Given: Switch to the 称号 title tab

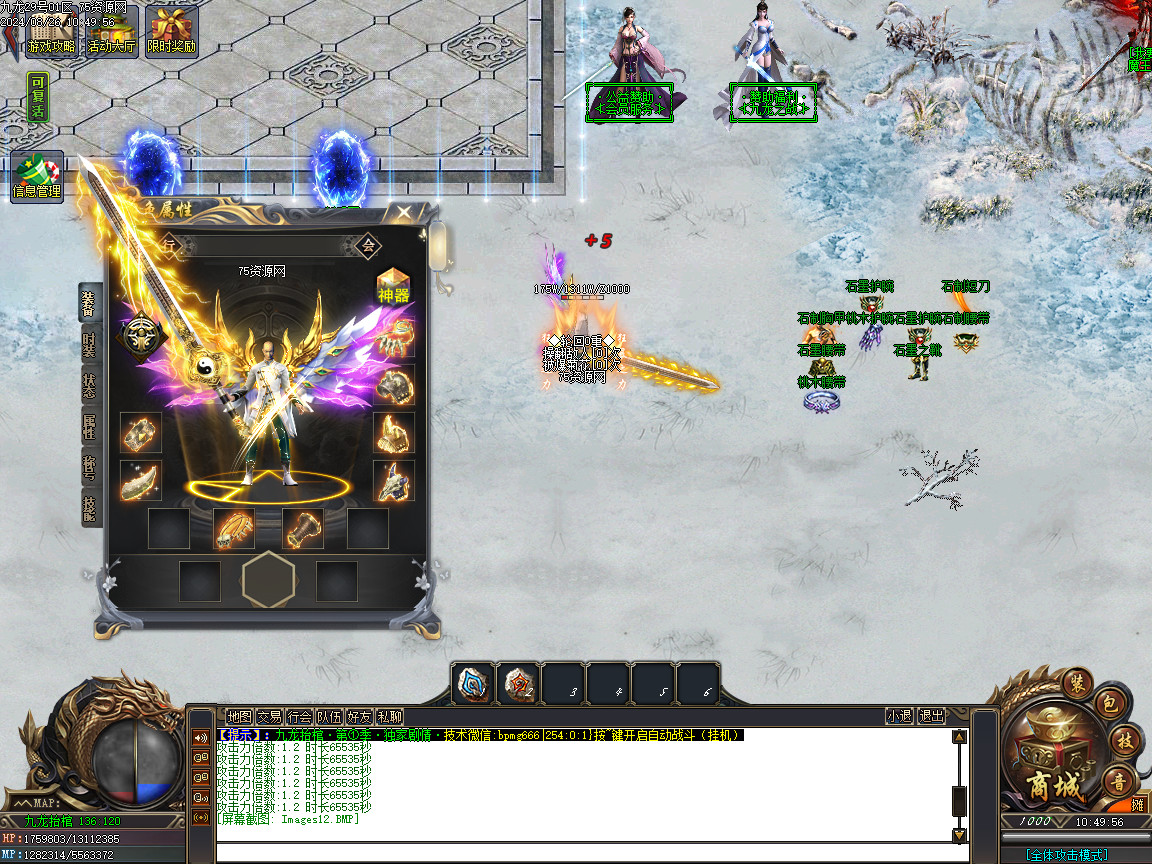Looking at the screenshot, I should [90, 466].
